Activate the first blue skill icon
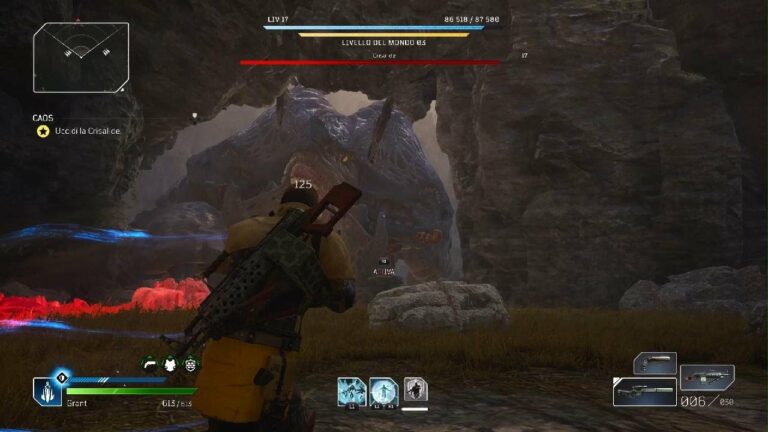The height and width of the screenshot is (432, 768). click(x=350, y=390)
